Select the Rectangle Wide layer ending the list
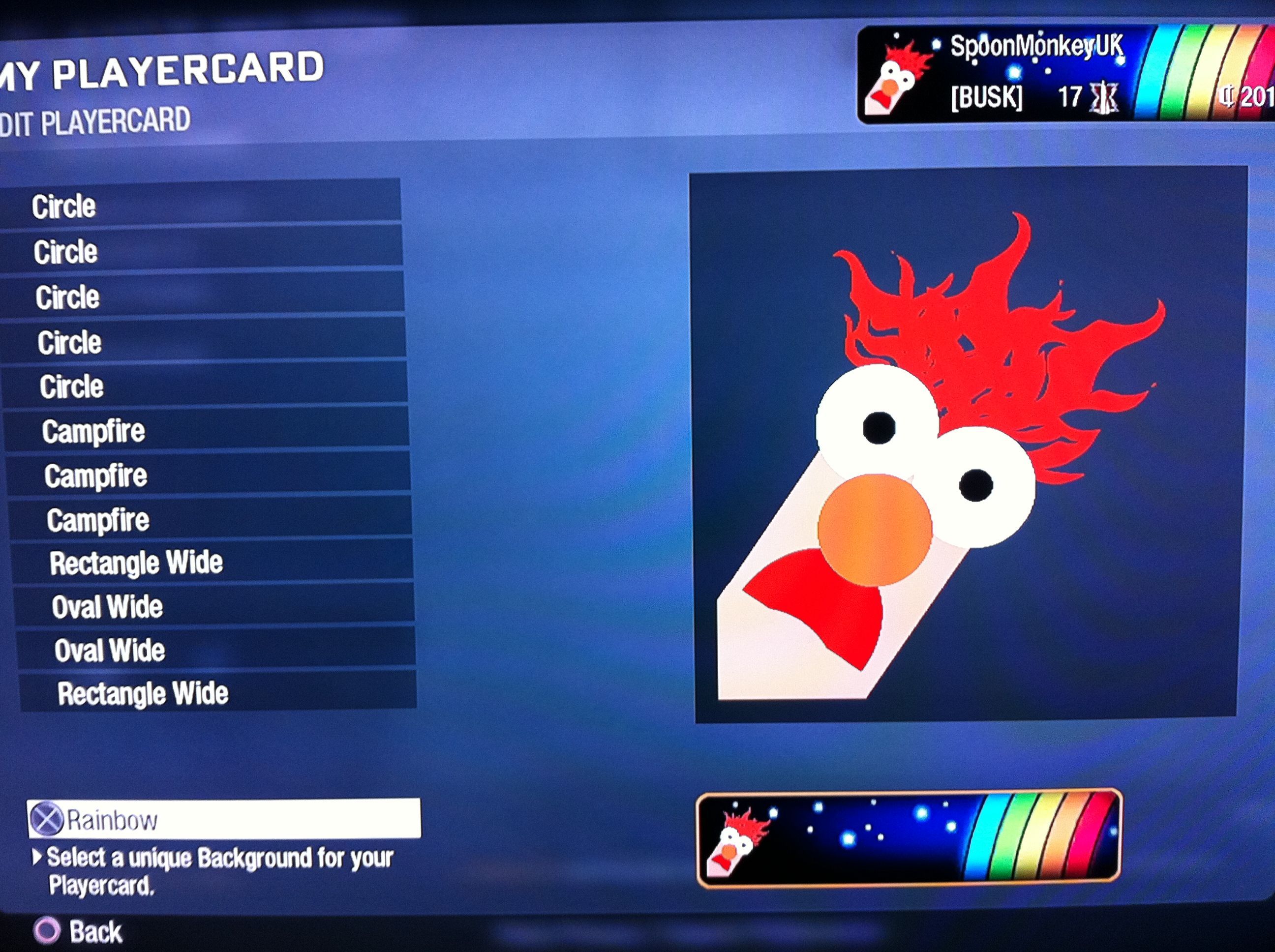1275x952 pixels. pyautogui.click(x=217, y=692)
